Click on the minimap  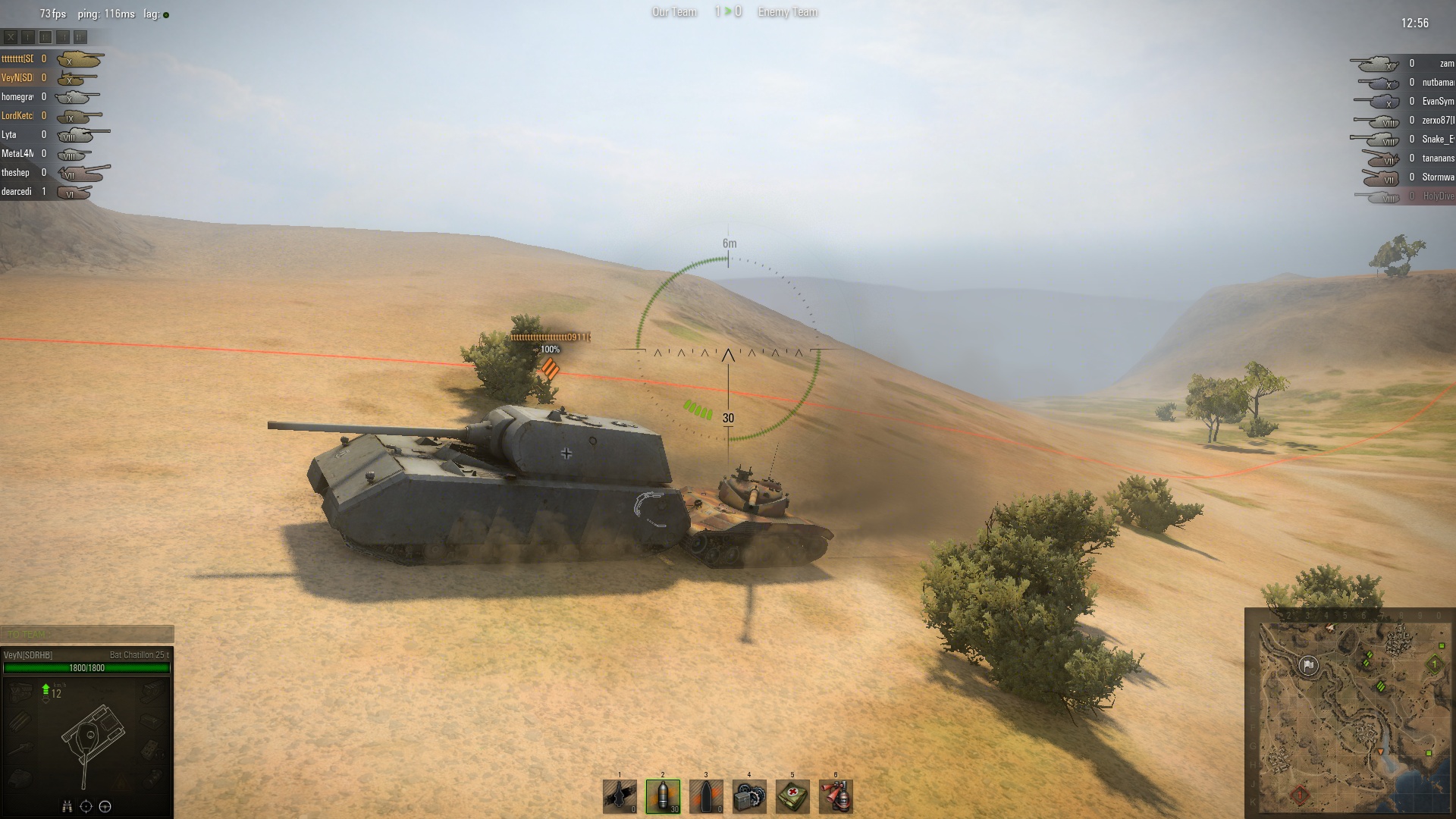(1350, 713)
